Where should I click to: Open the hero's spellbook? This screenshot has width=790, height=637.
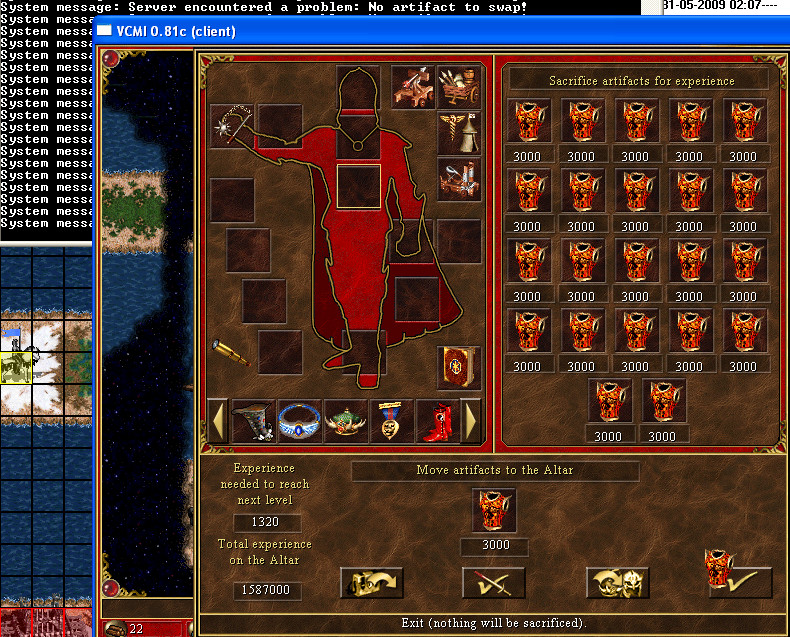[x=458, y=367]
